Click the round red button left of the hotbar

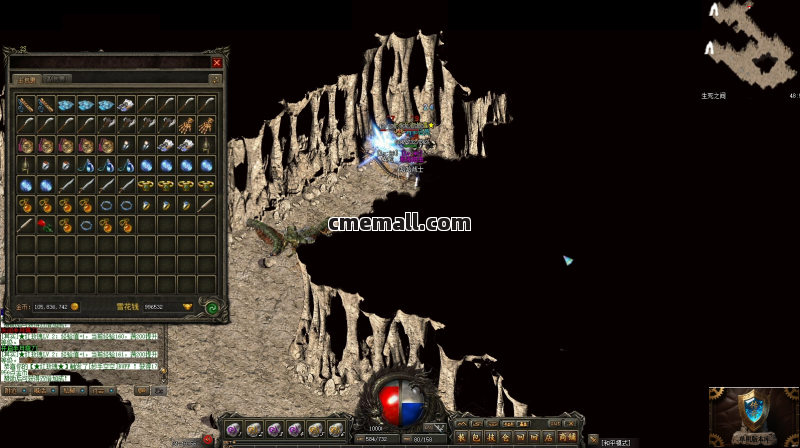(x=209, y=438)
